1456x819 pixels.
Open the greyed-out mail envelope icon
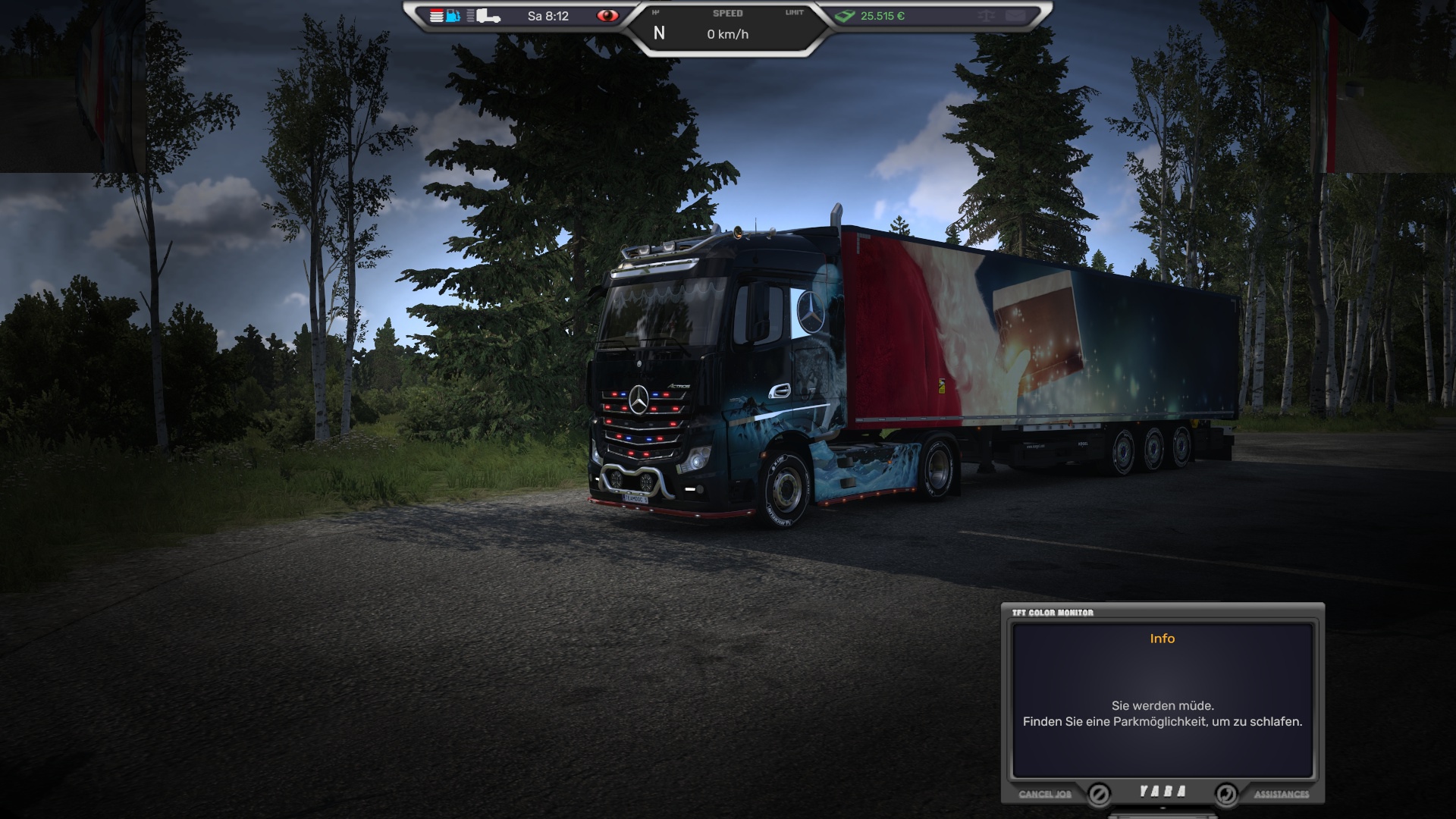point(1015,16)
